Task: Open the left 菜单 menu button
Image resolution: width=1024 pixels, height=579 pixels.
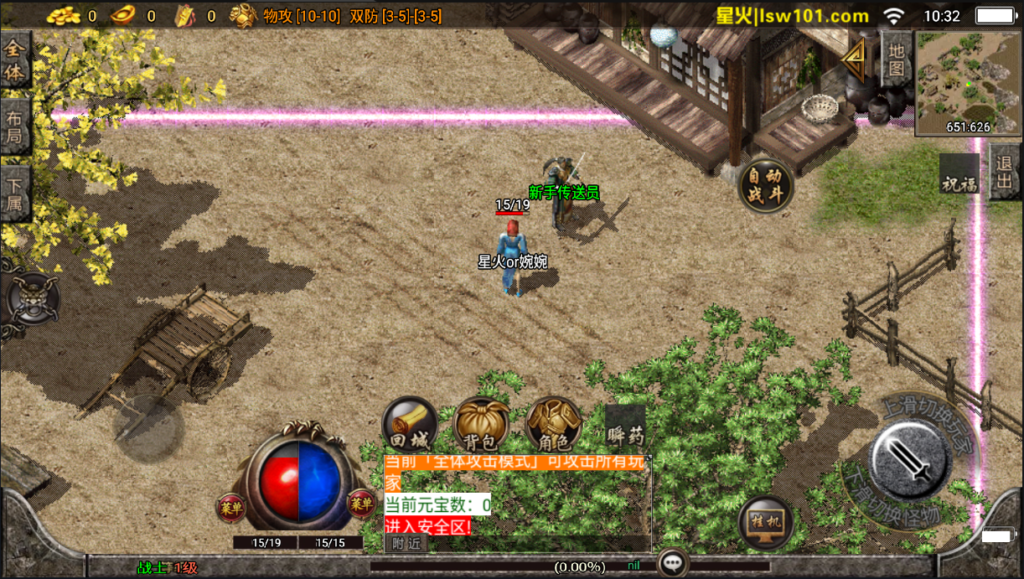Action: click(x=232, y=506)
